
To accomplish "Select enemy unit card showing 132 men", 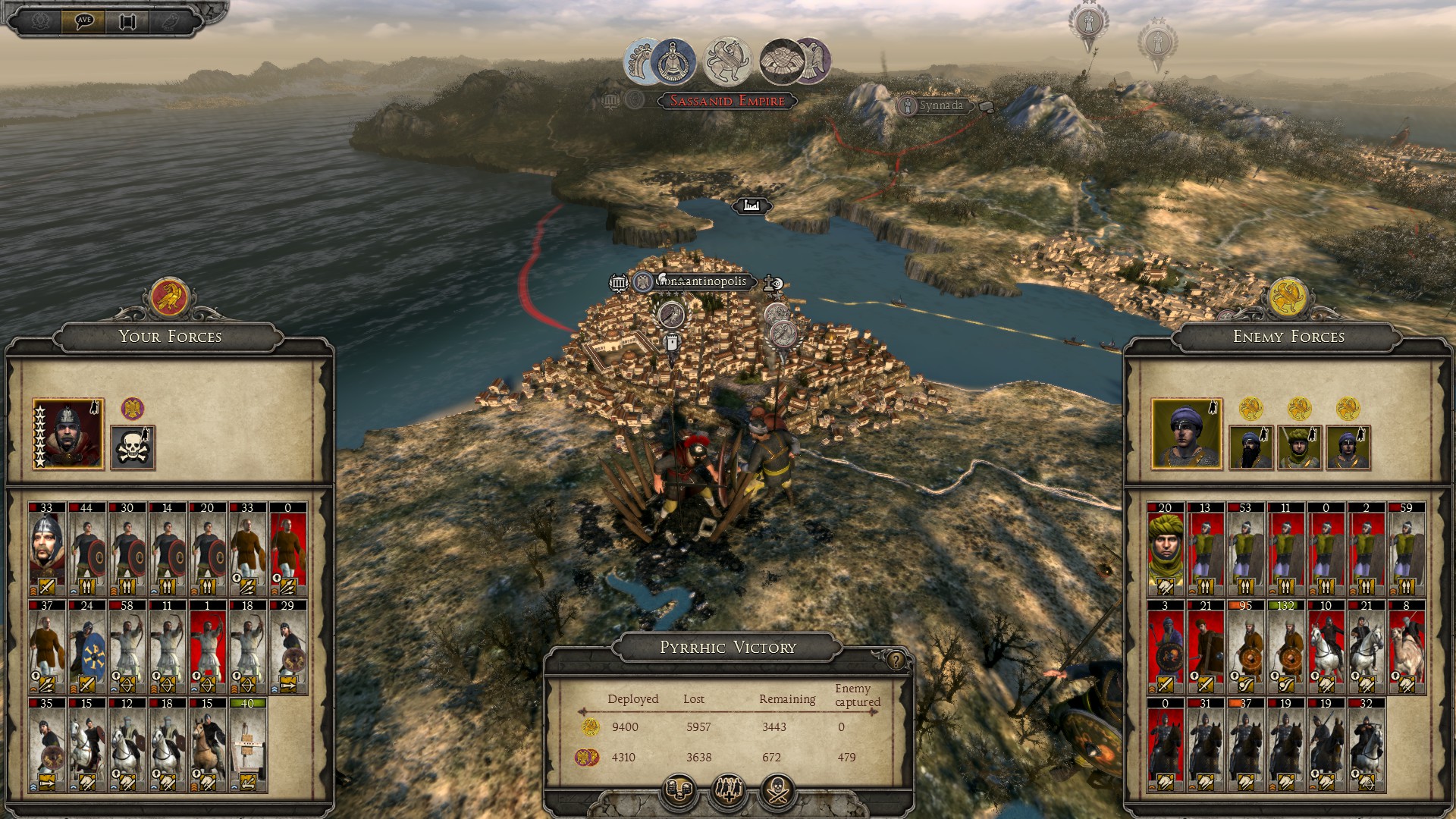I will click(1285, 647).
